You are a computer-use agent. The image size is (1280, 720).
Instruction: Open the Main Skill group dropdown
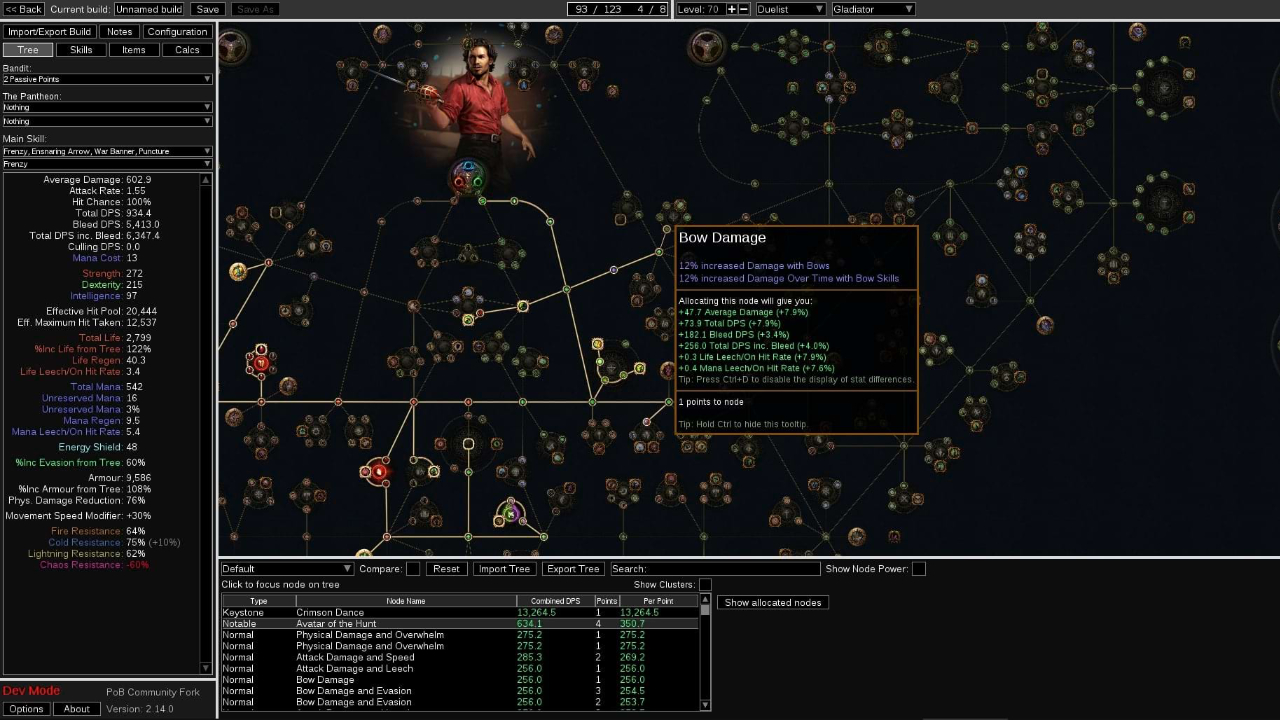click(107, 152)
